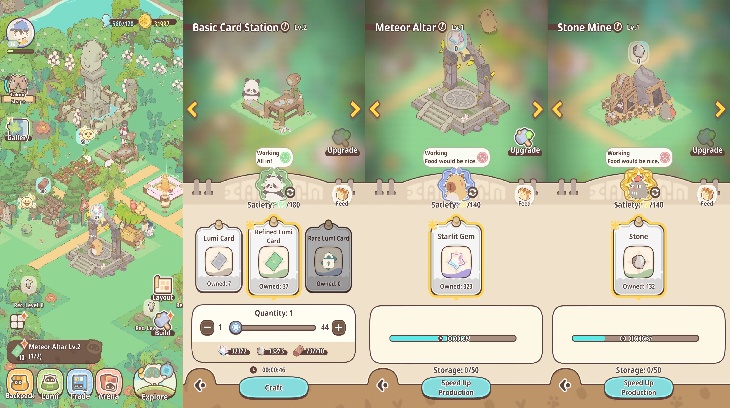Speed up Stone Mine production
The height and width of the screenshot is (408, 730).
(638, 387)
